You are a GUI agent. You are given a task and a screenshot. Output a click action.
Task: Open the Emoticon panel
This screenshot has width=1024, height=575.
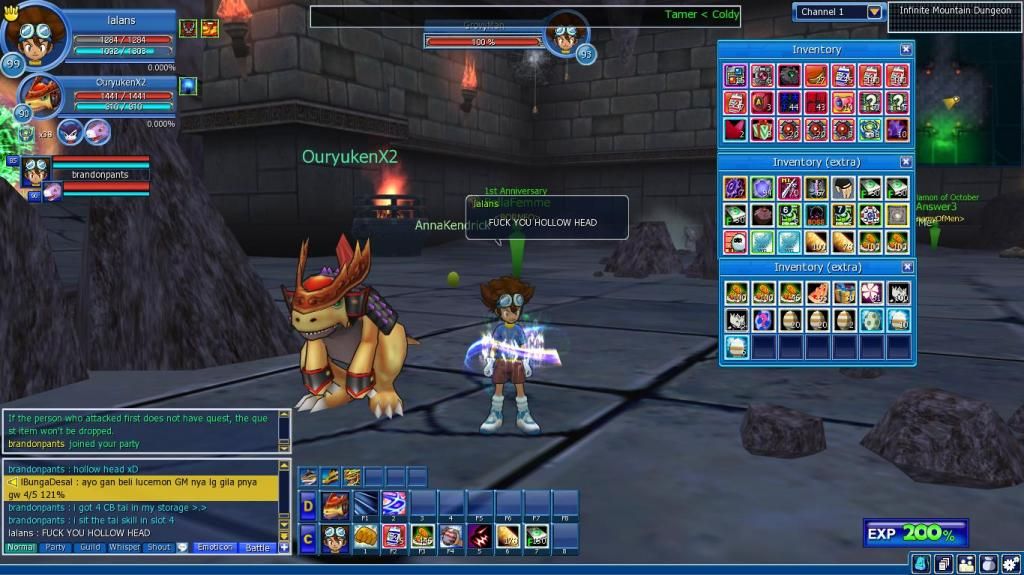[x=215, y=548]
